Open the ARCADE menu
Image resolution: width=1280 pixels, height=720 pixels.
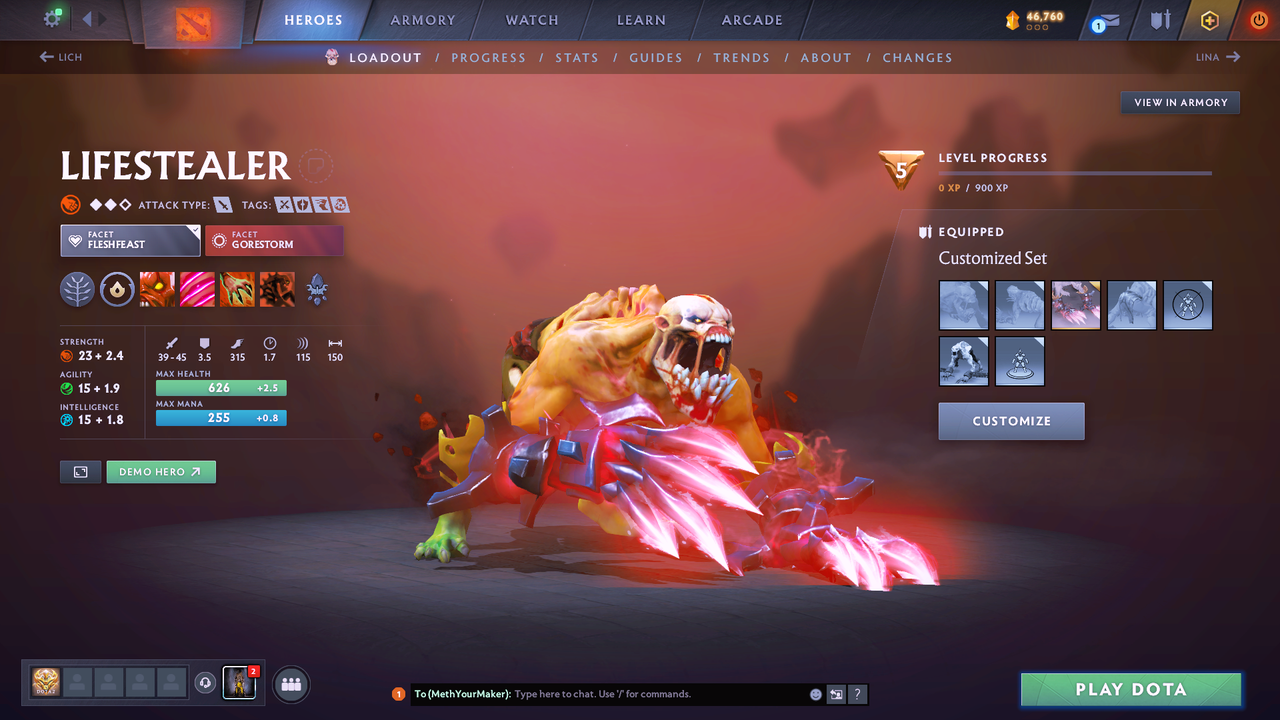pos(751,19)
